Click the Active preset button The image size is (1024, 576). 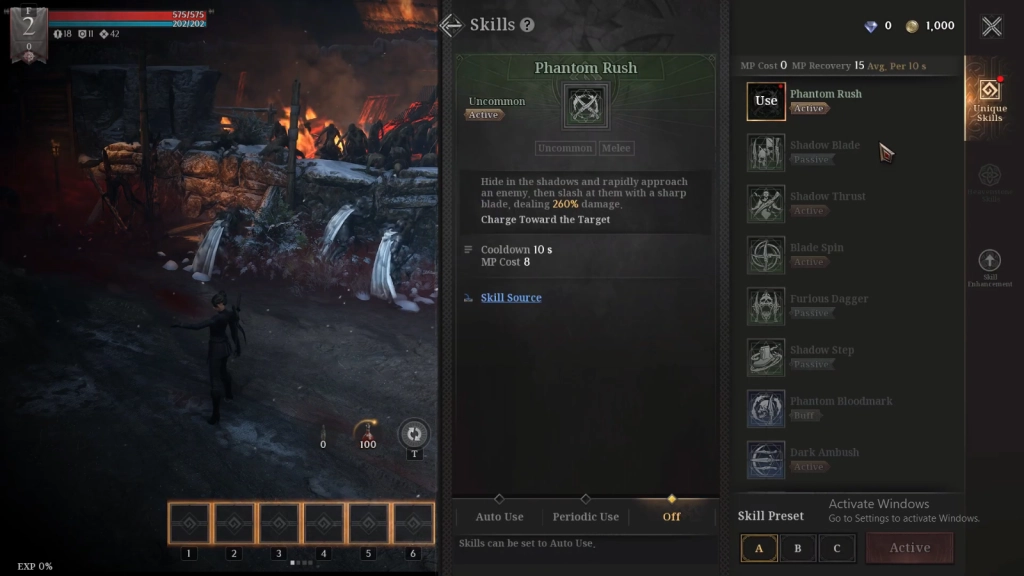[x=909, y=548]
